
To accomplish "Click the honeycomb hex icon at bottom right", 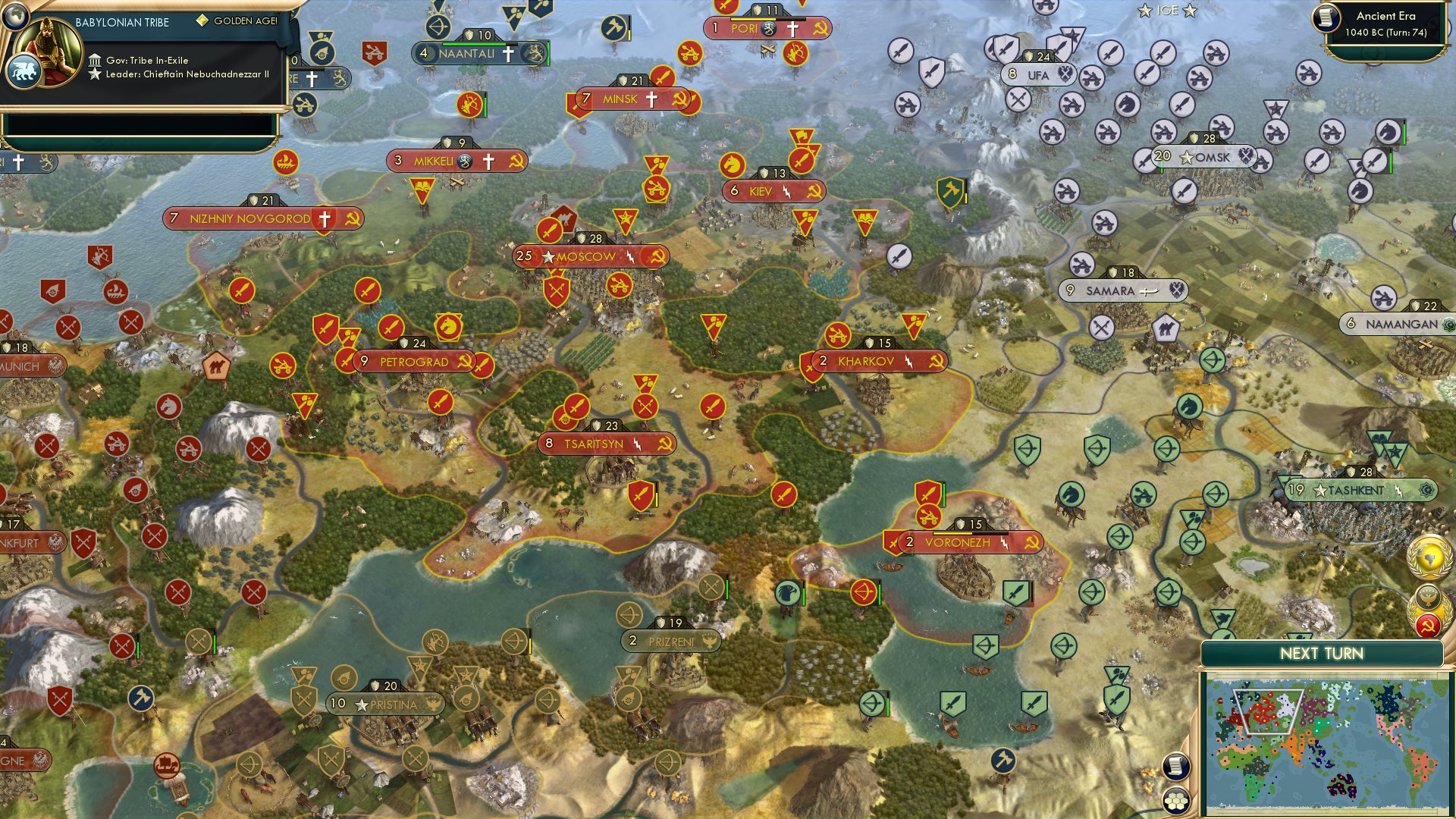I will pos(1178,802).
